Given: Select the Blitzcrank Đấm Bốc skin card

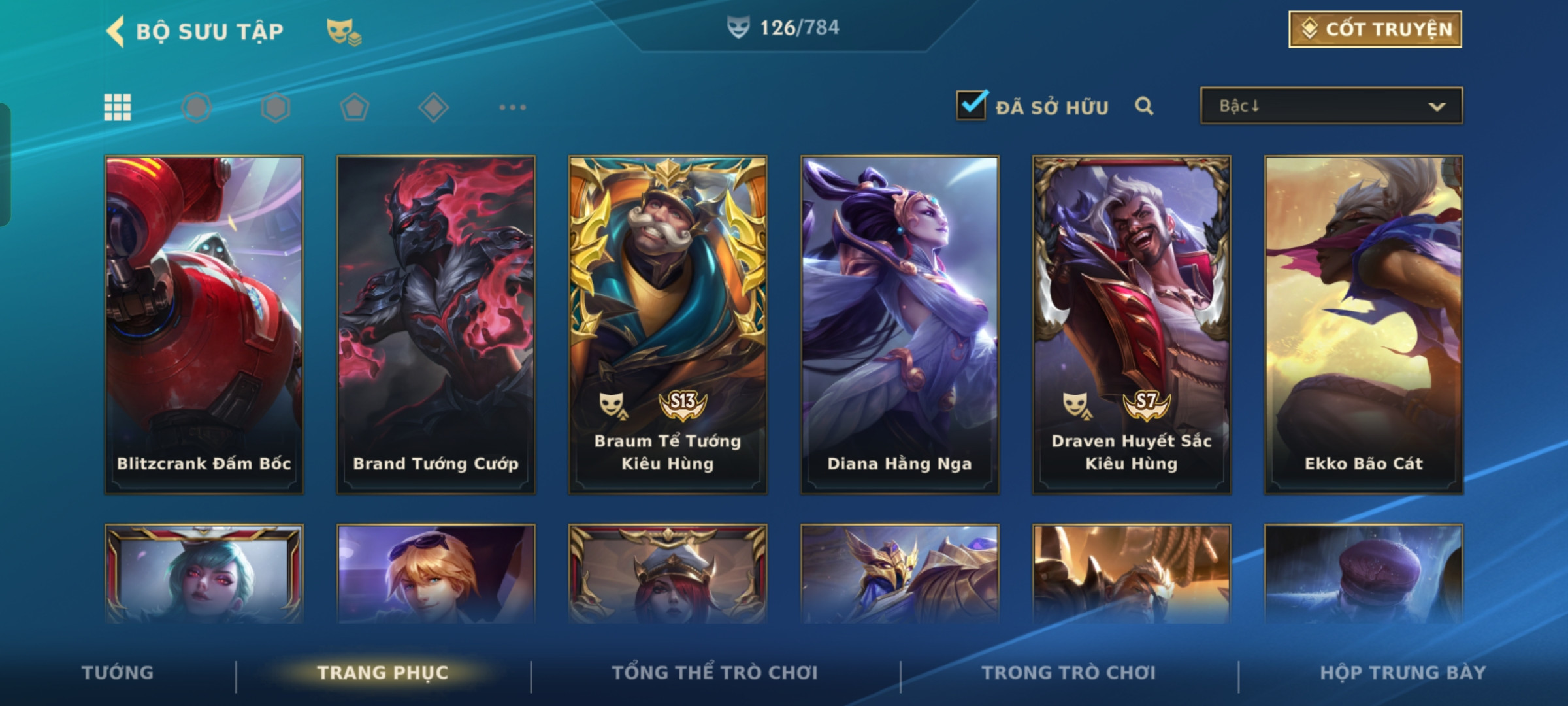Looking at the screenshot, I should pos(204,324).
